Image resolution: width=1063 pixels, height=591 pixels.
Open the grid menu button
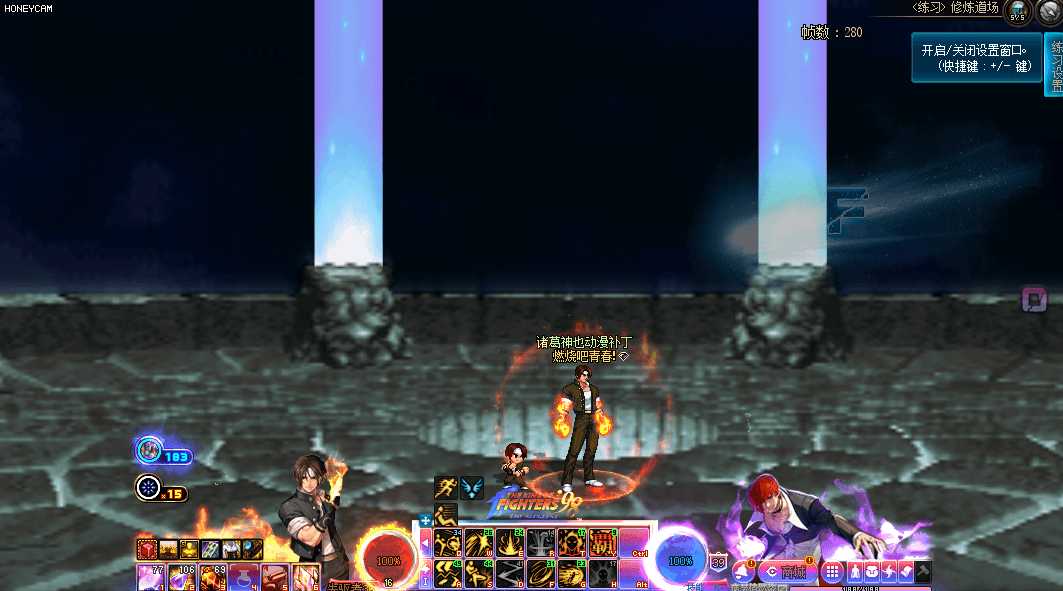click(x=832, y=572)
